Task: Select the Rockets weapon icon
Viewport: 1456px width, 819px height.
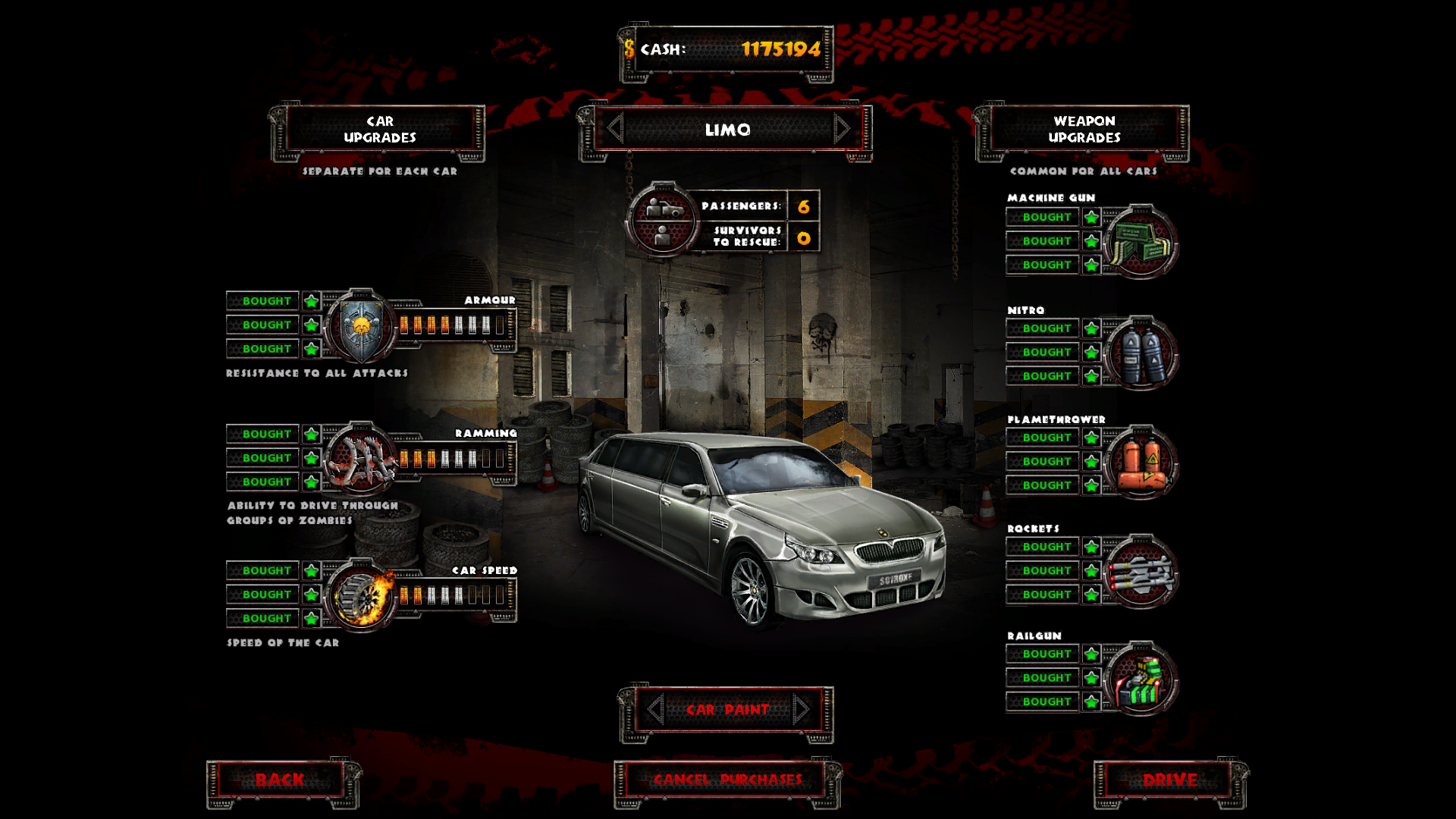Action: click(1140, 572)
